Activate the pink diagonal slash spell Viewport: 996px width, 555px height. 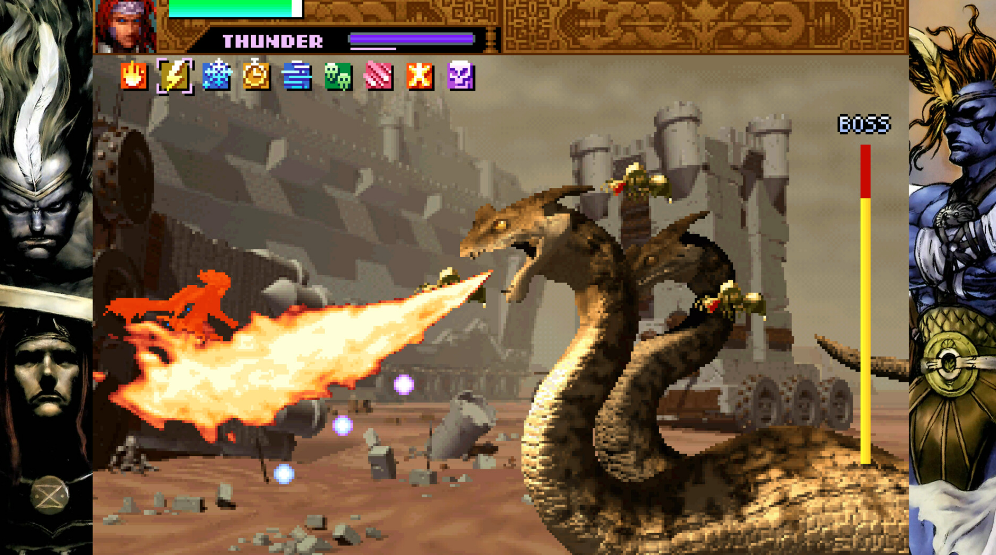point(379,76)
